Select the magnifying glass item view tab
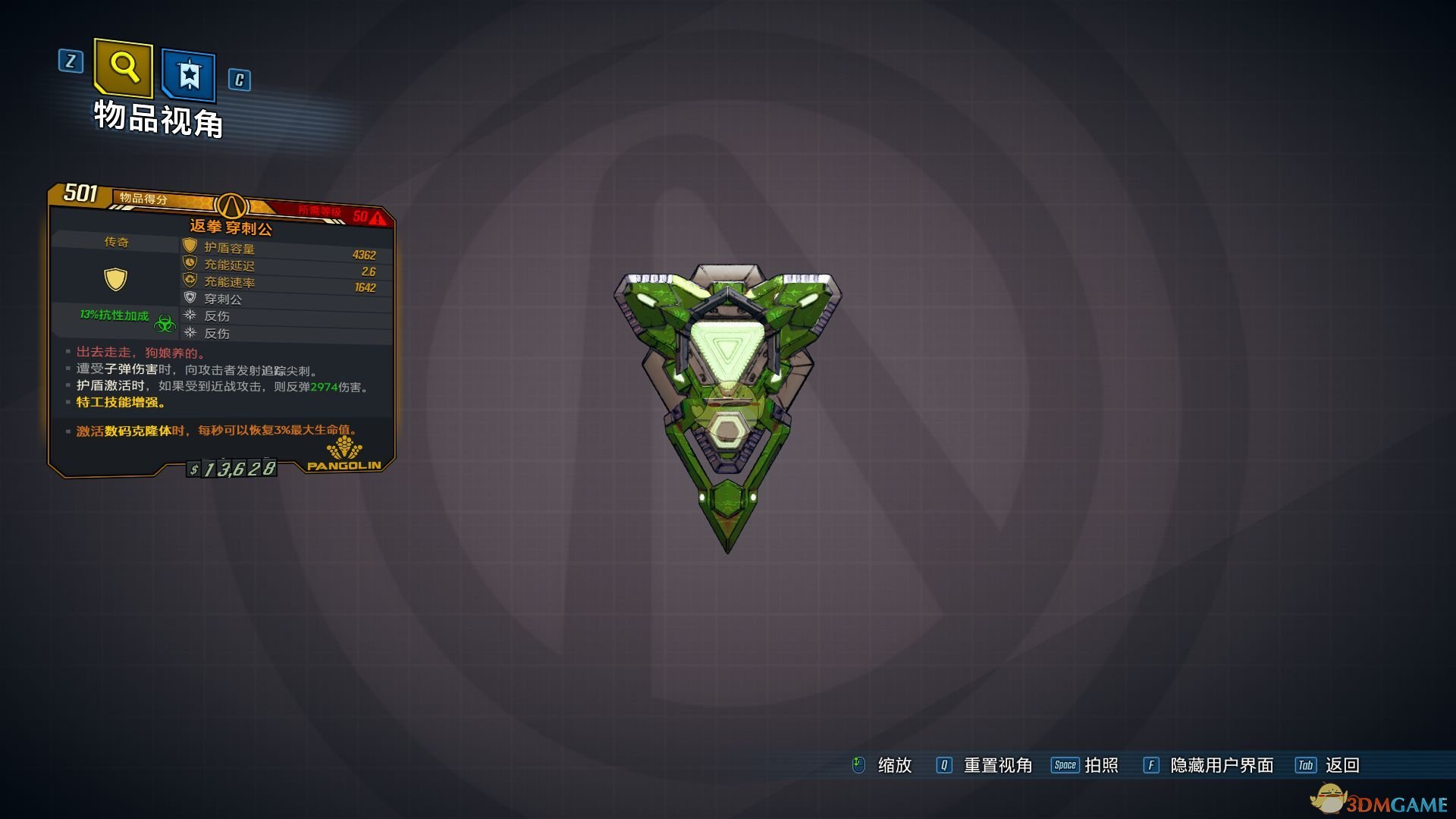 coord(124,68)
